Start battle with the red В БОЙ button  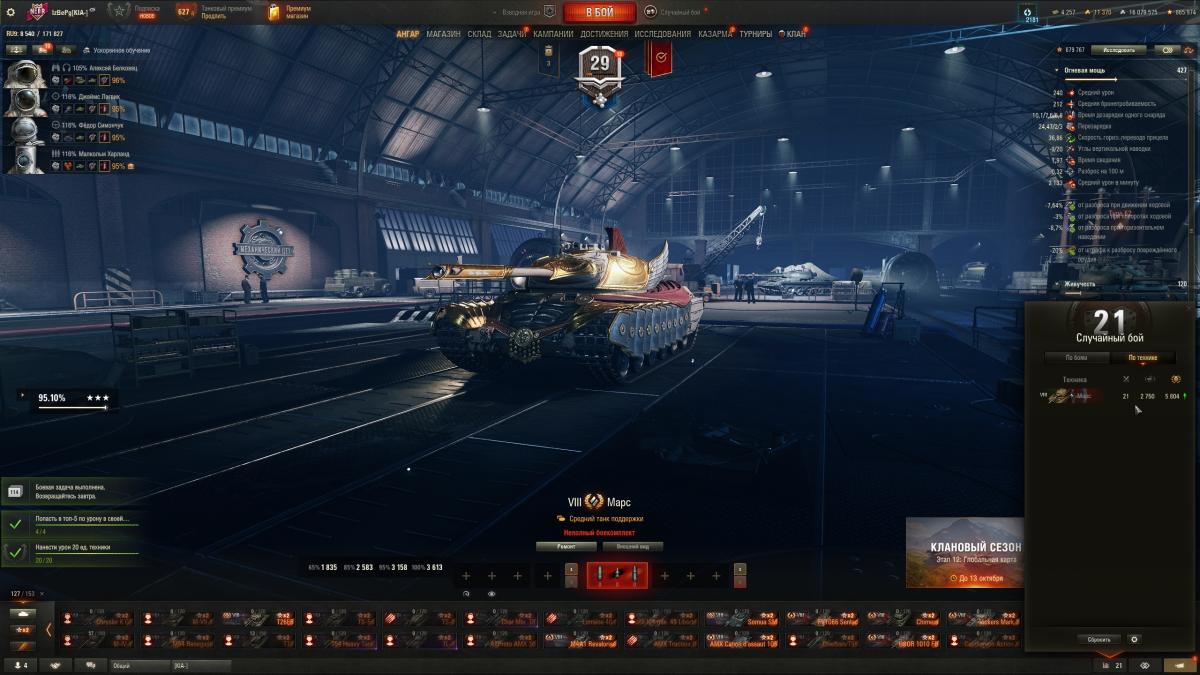point(599,12)
